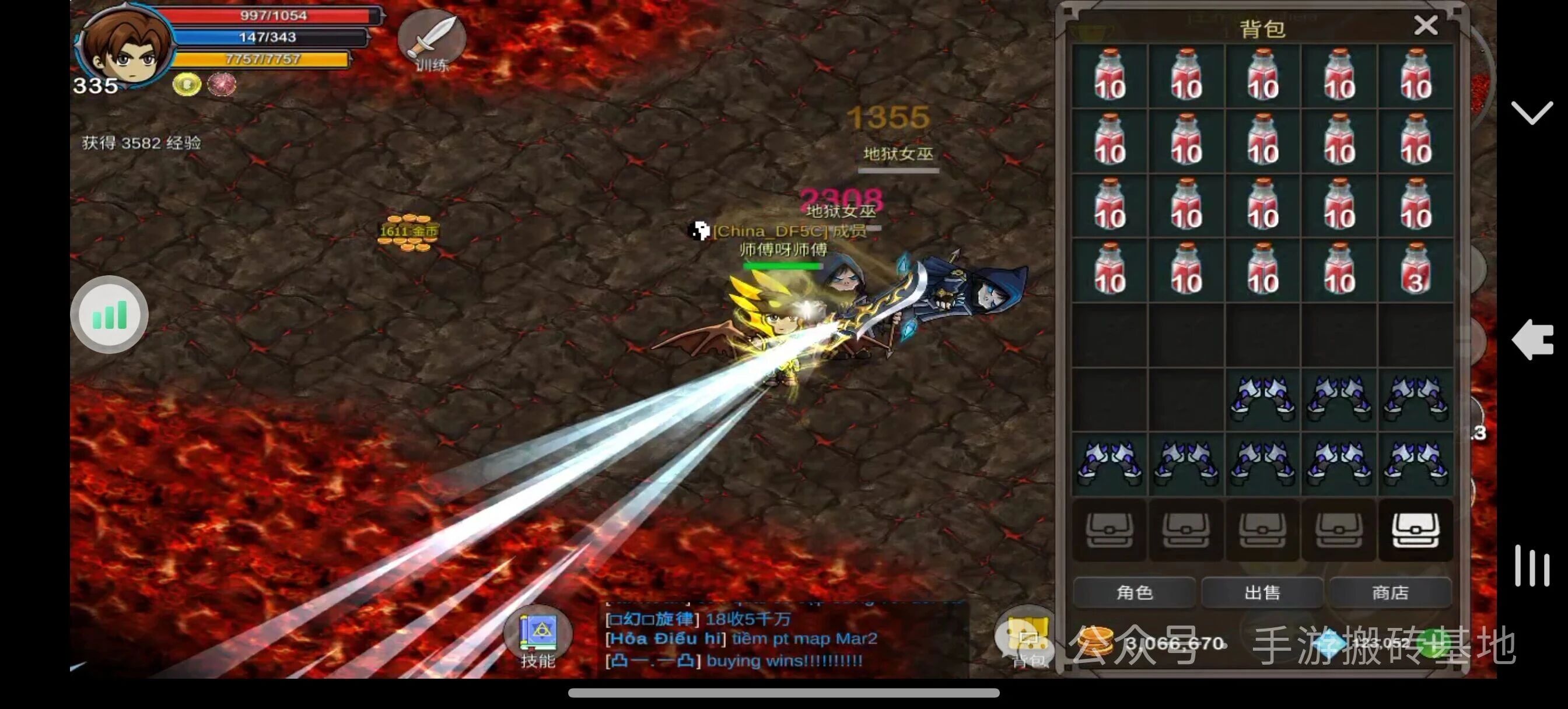Open the chat message box
This screenshot has width=1568, height=709.
[x=785, y=639]
